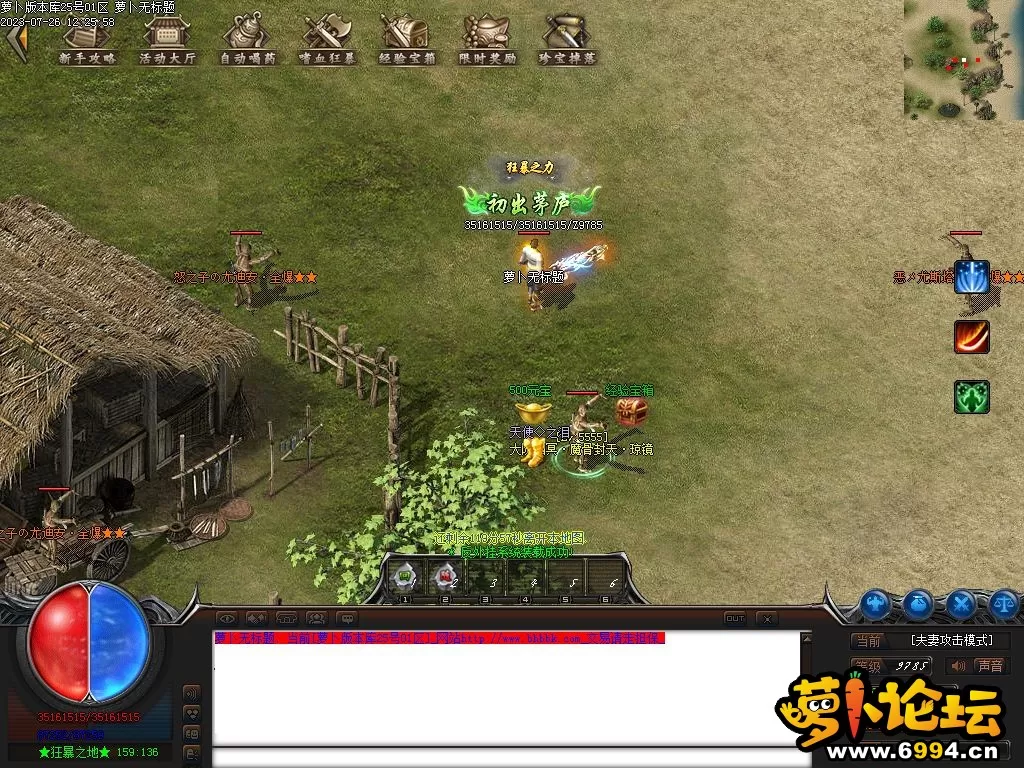1024x768 pixels.
Task: Open the 限时奖励 timed rewards
Action: 487,39
